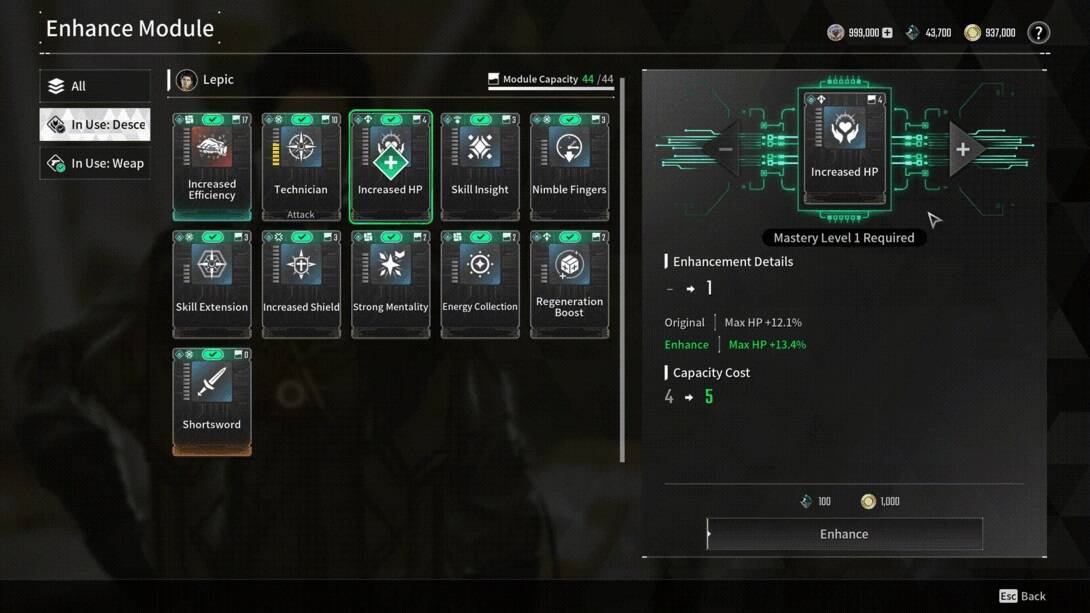The height and width of the screenshot is (613, 1090).
Task: Choose the Skill Extension module
Action: pos(212,284)
